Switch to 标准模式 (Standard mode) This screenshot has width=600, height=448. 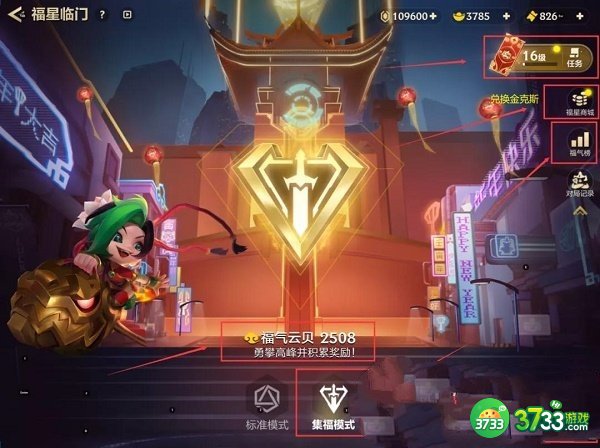pos(265,406)
